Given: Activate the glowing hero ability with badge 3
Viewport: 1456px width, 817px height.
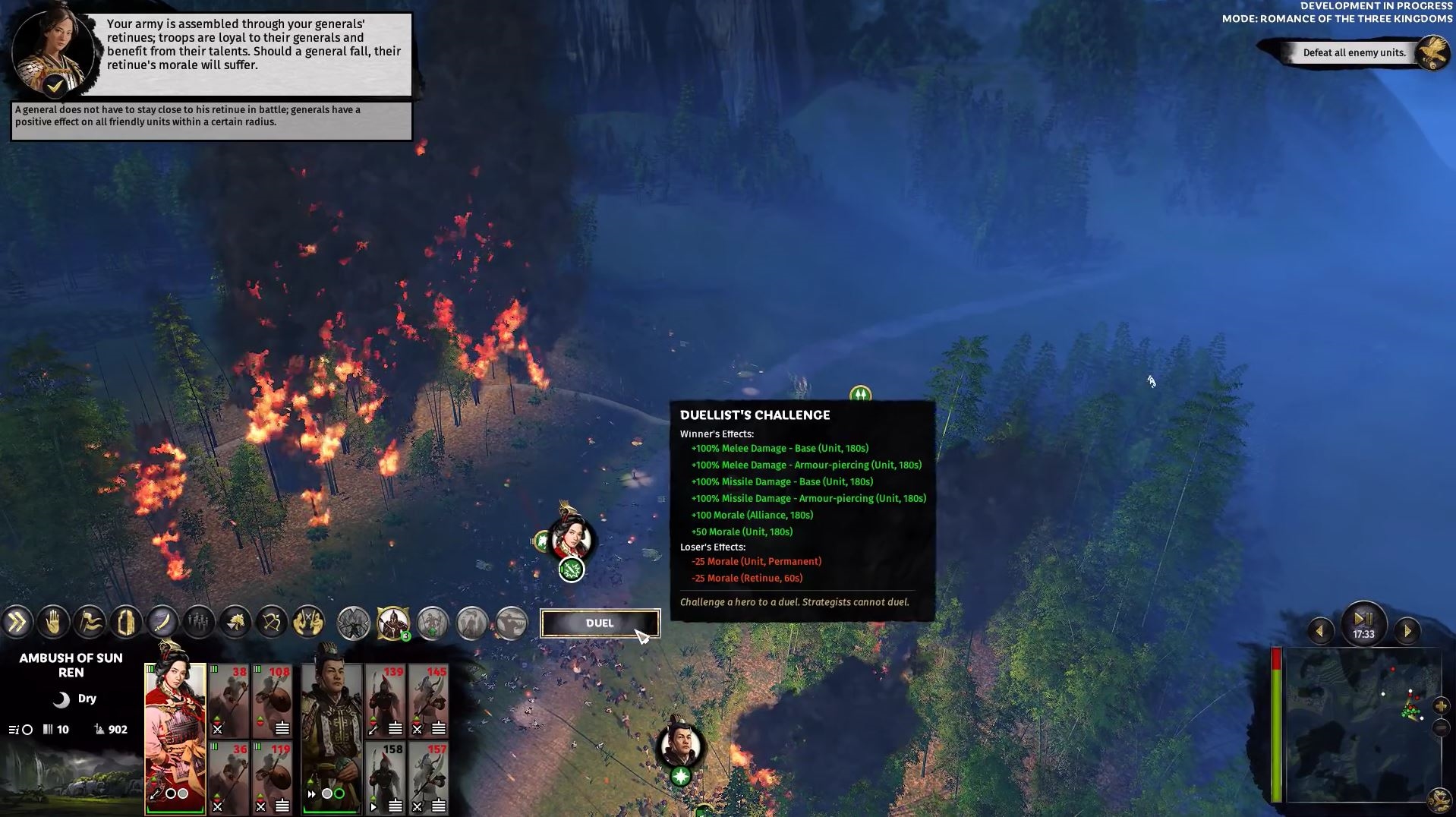Looking at the screenshot, I should [x=392, y=623].
